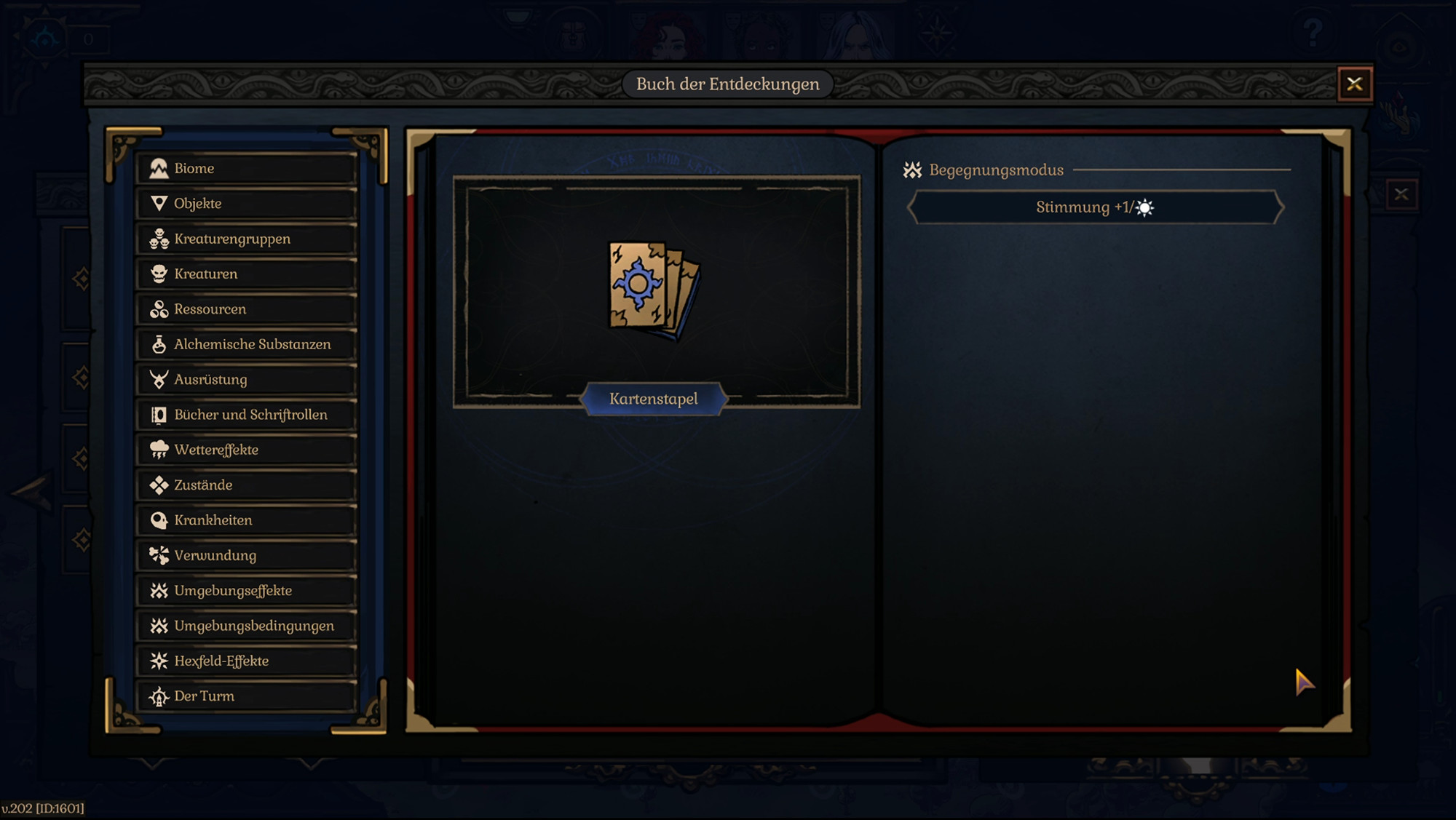
Task: Close the Buch der Entdeckungen window
Action: [x=1355, y=83]
